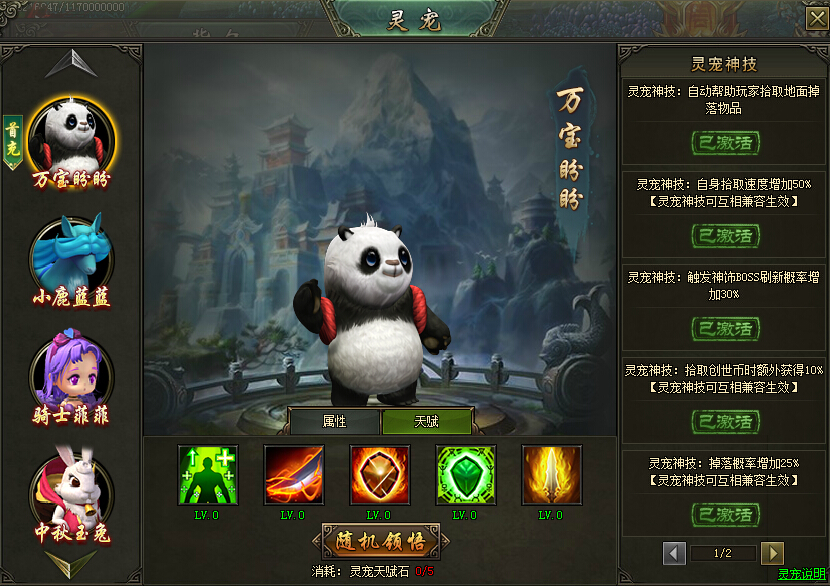The image size is (830, 586).
Task: Select the green body-boost talent icon
Action: coord(208,475)
